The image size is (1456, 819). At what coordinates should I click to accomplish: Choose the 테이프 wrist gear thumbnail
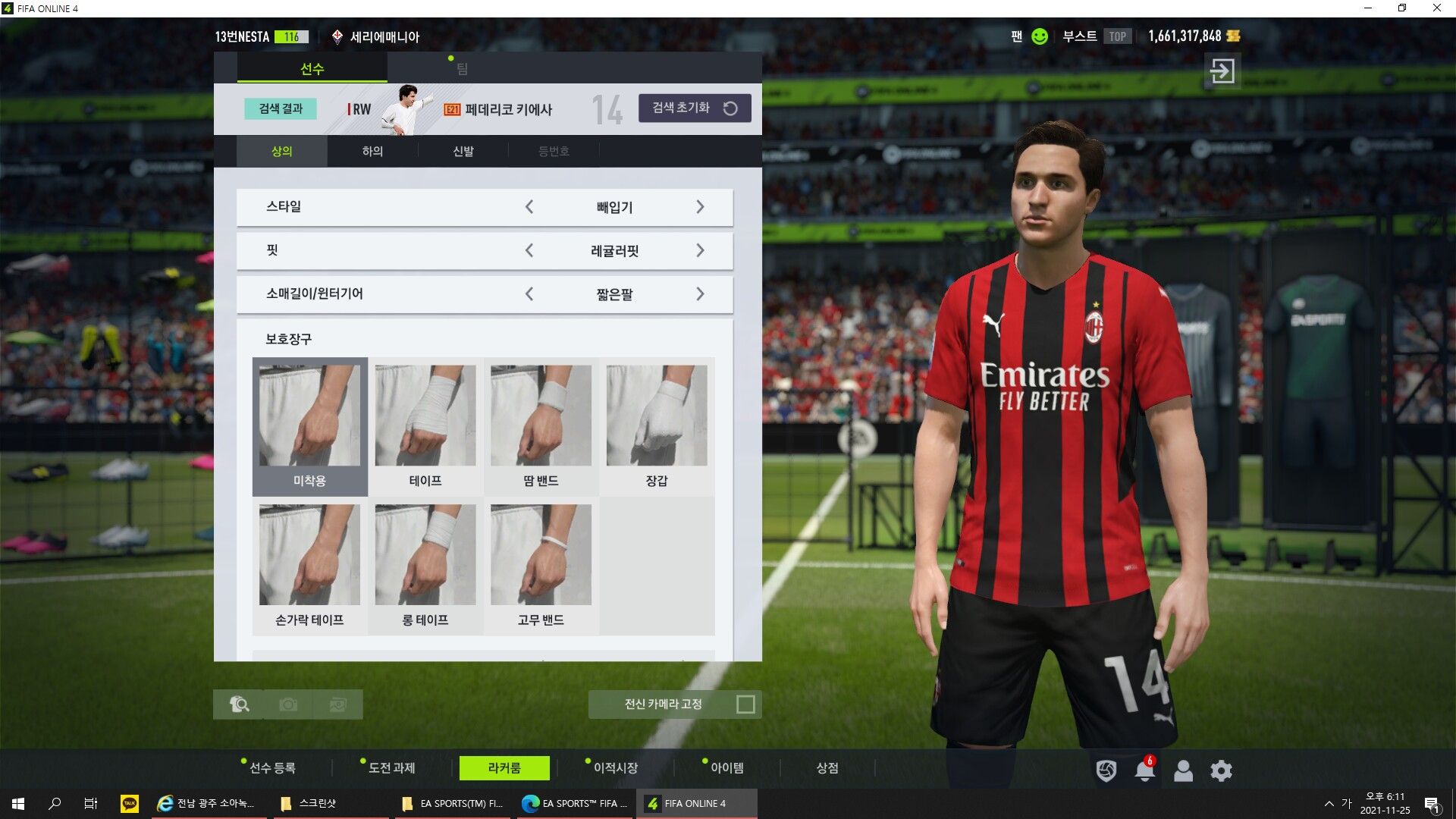[425, 425]
